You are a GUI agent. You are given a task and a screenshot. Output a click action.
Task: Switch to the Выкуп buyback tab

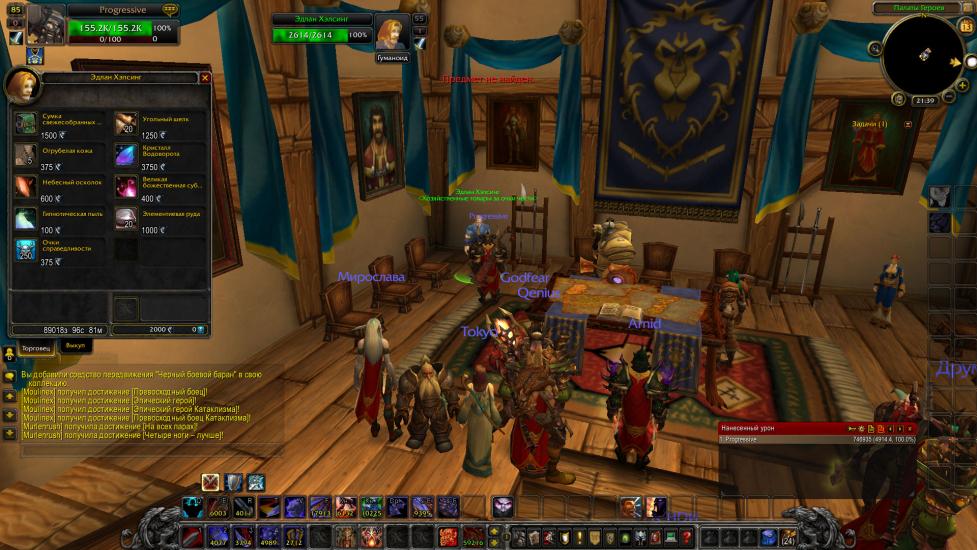tap(75, 346)
